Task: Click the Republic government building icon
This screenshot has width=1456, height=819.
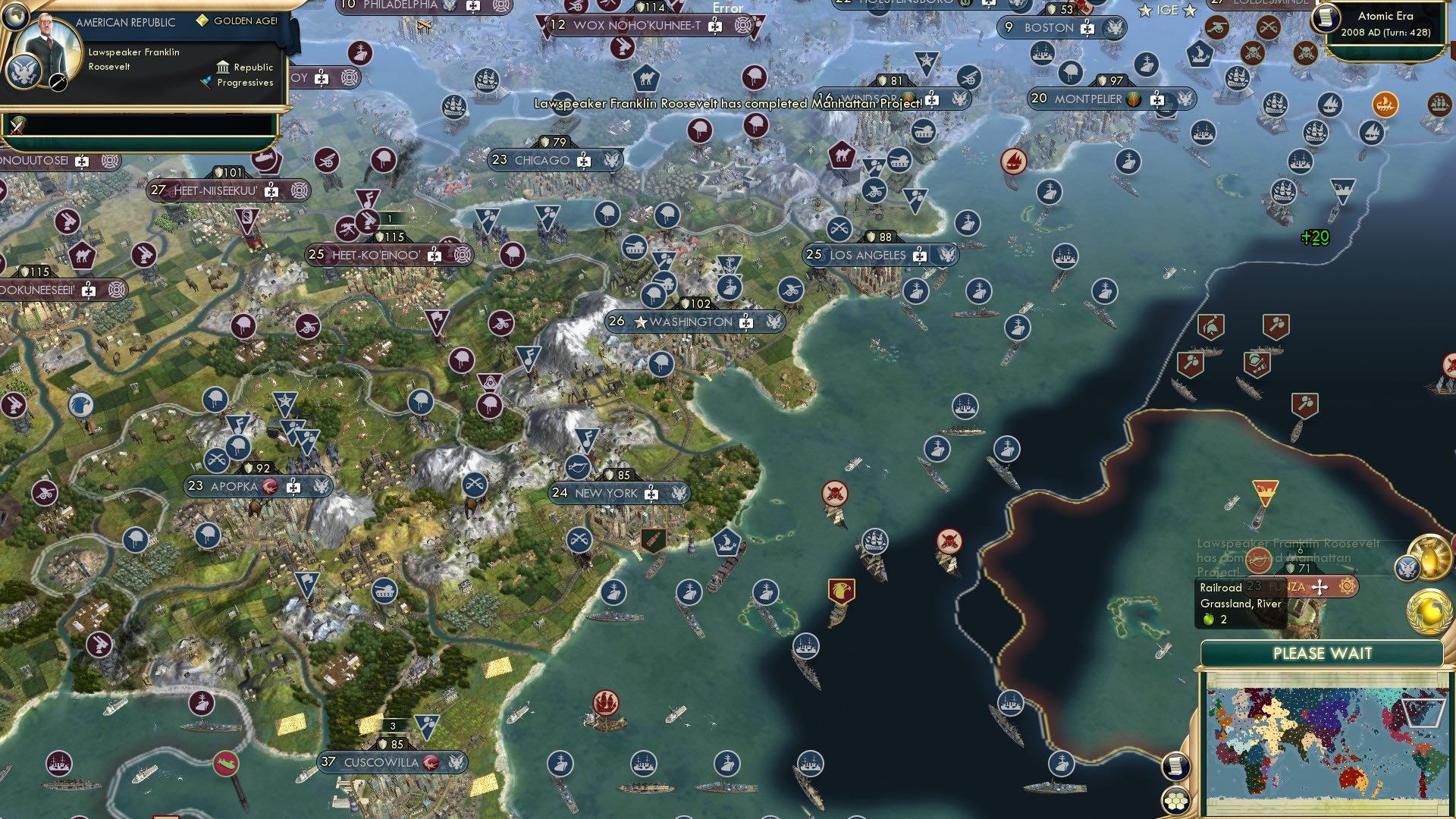Action: coord(224,68)
